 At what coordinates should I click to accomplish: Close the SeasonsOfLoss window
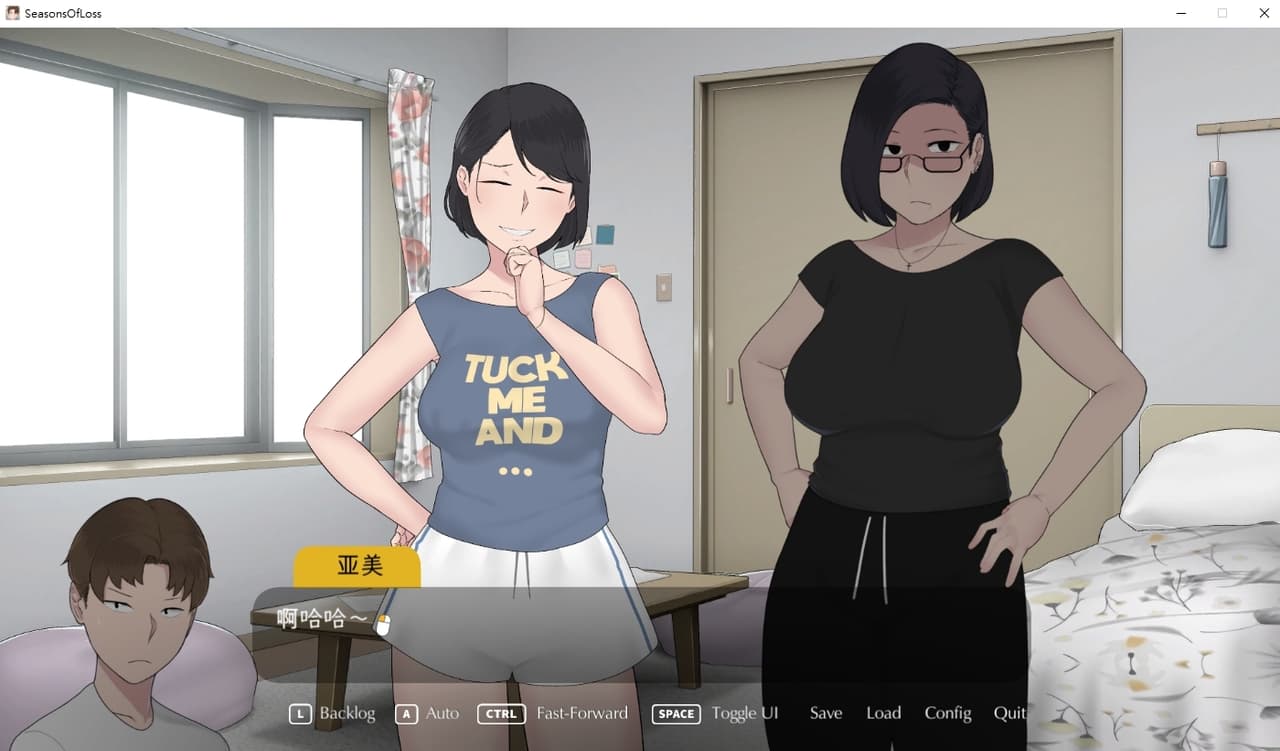[1262, 14]
